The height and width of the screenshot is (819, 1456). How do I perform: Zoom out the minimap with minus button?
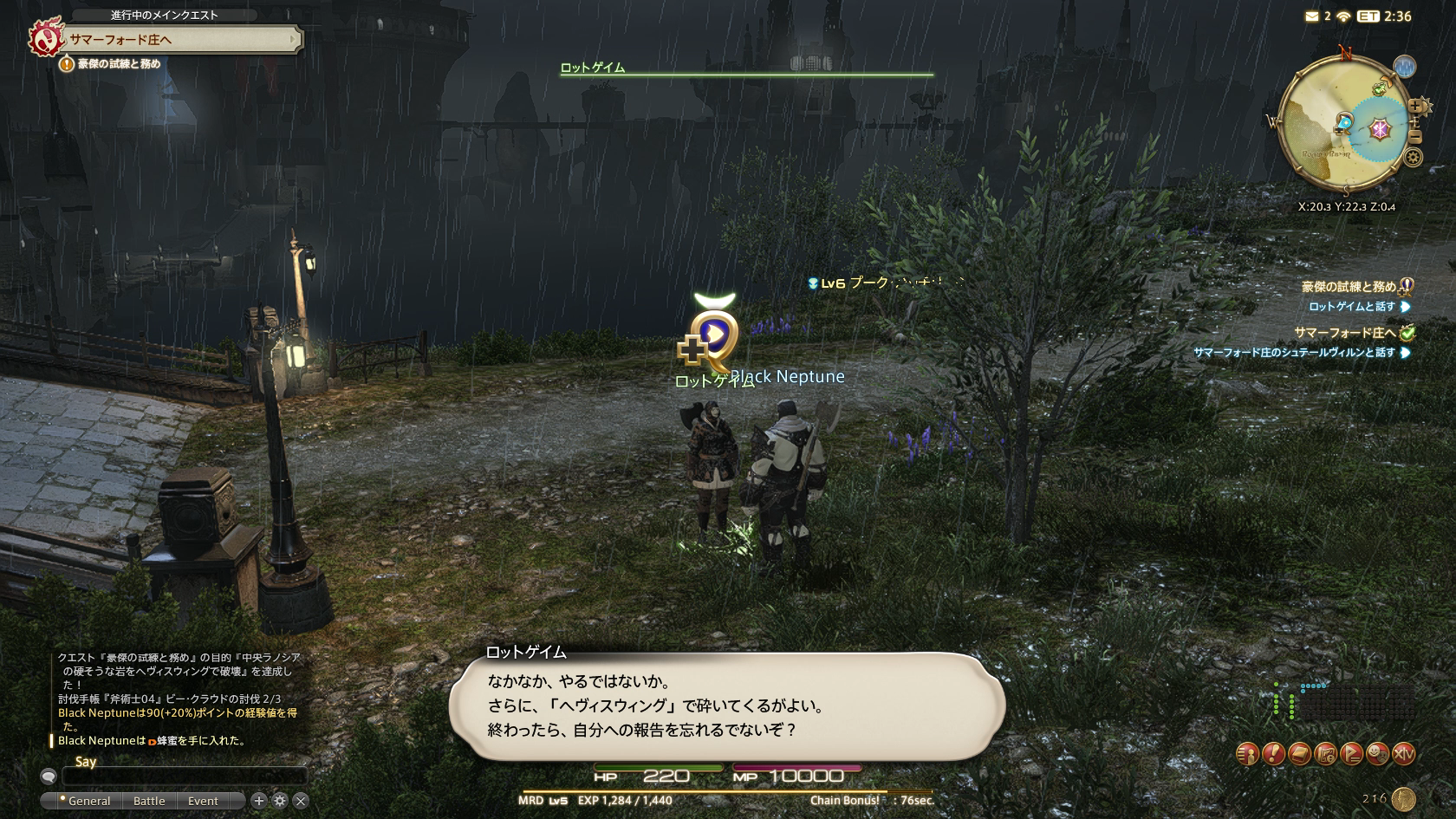pyautogui.click(x=1415, y=137)
